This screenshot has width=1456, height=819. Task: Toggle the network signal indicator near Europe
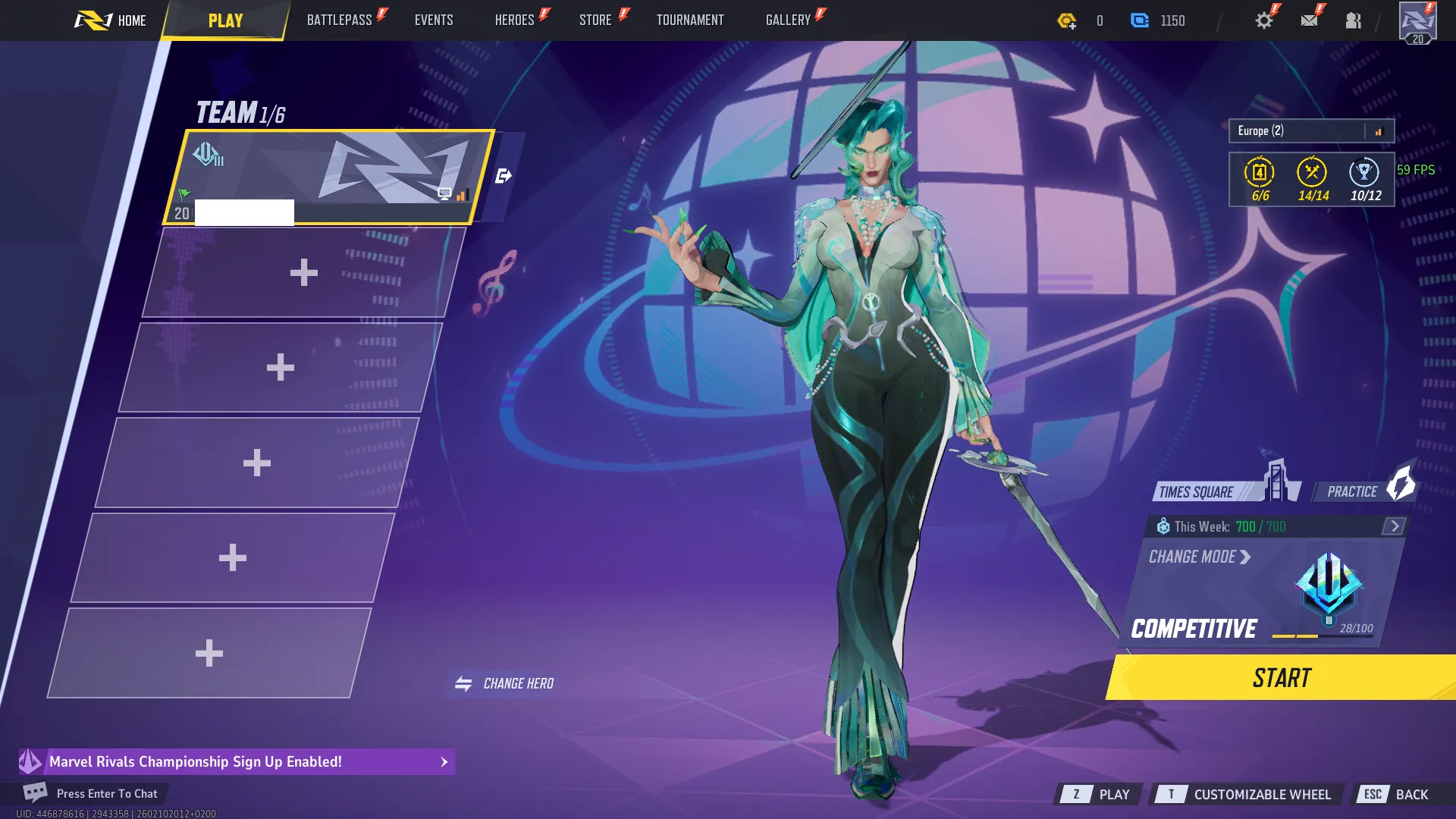[1378, 130]
